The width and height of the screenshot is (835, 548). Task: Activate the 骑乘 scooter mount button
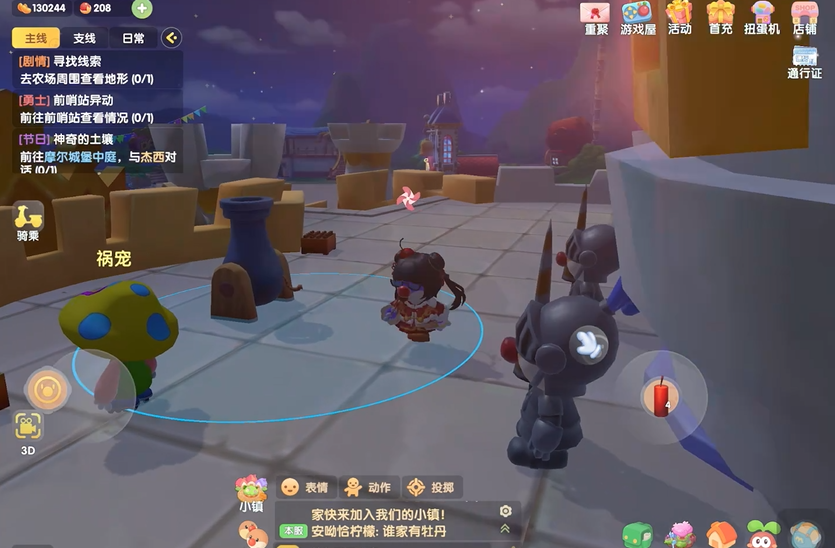coord(28,220)
